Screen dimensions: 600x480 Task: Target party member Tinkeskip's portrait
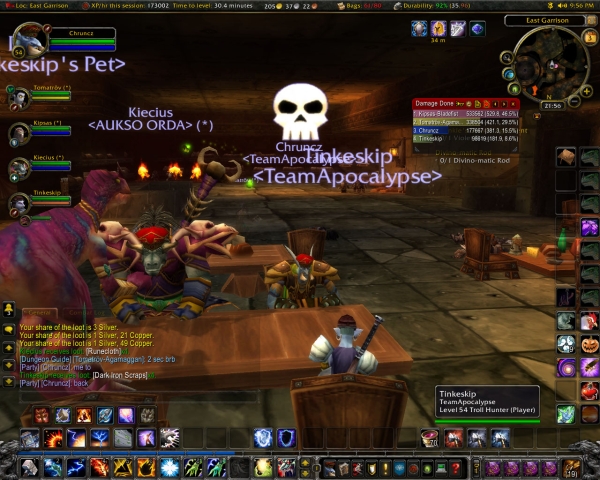(18, 203)
